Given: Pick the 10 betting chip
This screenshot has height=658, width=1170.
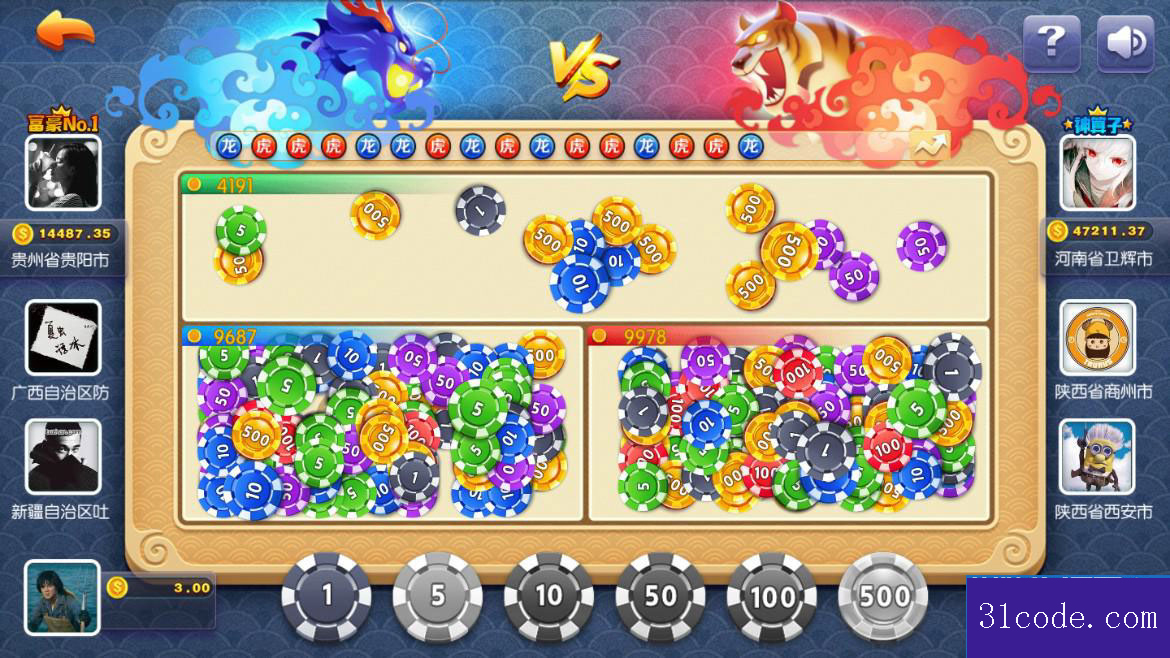Looking at the screenshot, I should [548, 597].
